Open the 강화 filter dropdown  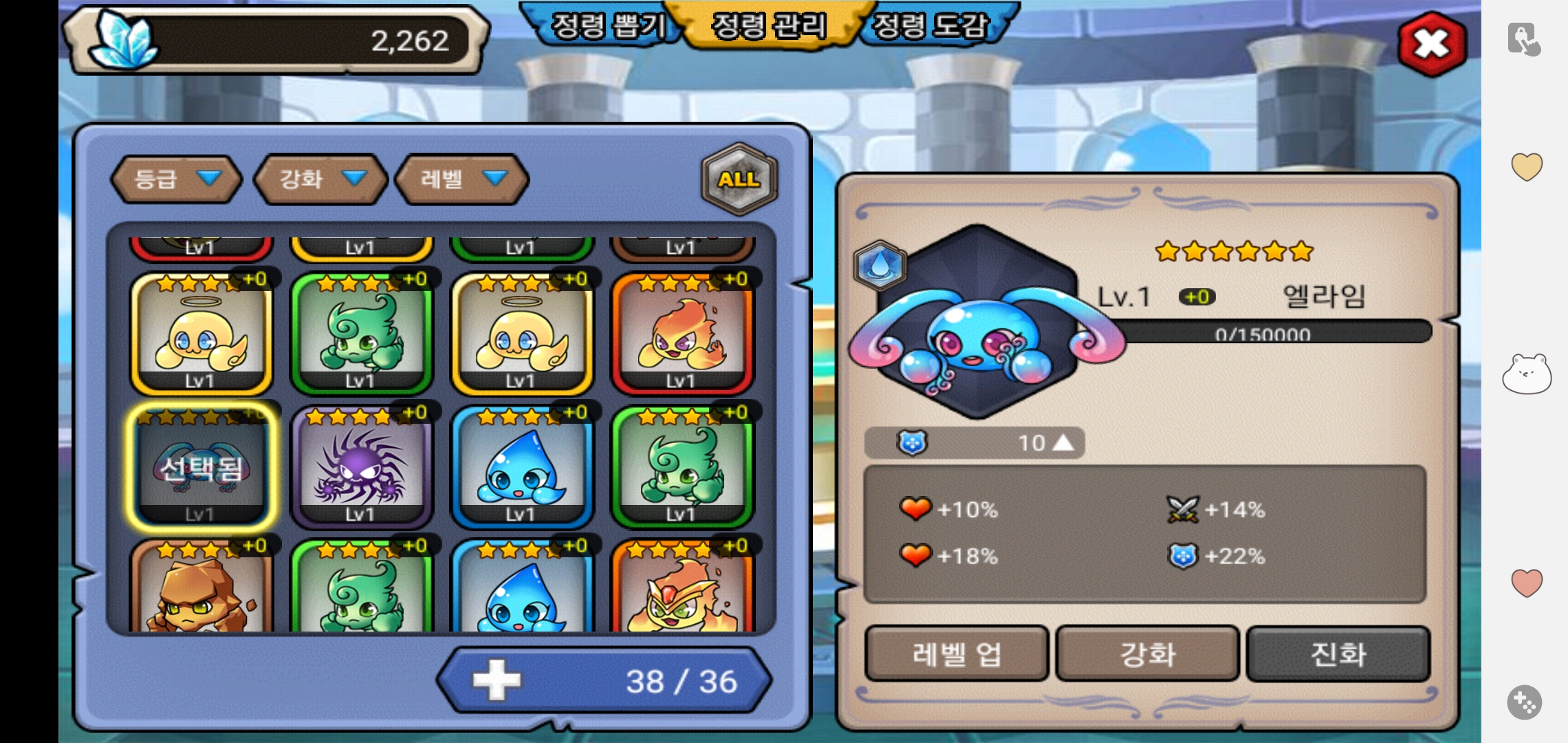coord(320,179)
